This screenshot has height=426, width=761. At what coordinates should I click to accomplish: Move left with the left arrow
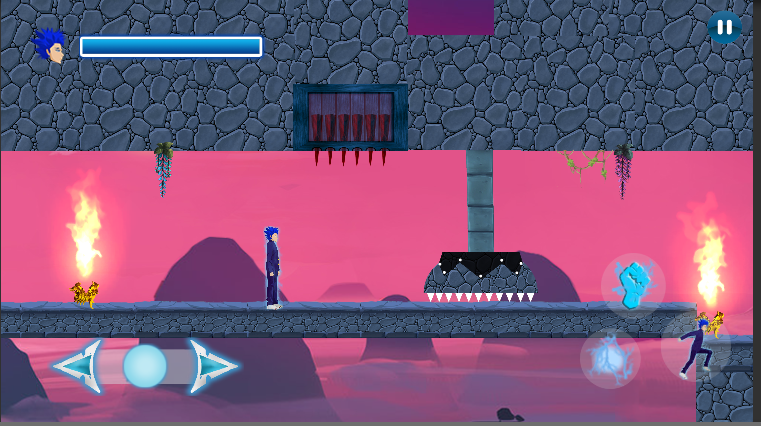(x=78, y=366)
